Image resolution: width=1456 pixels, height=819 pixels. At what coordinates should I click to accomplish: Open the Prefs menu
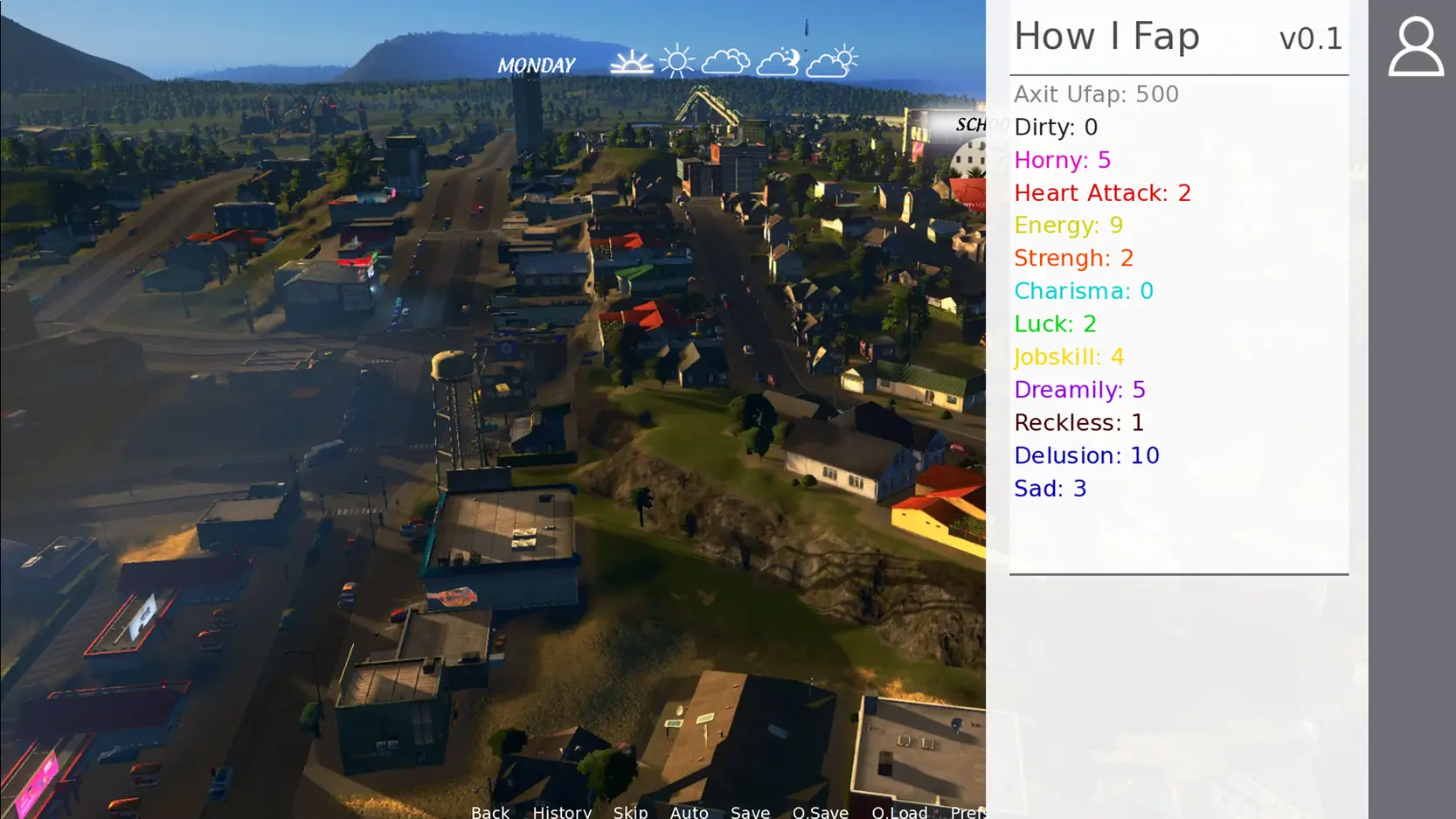point(967,811)
